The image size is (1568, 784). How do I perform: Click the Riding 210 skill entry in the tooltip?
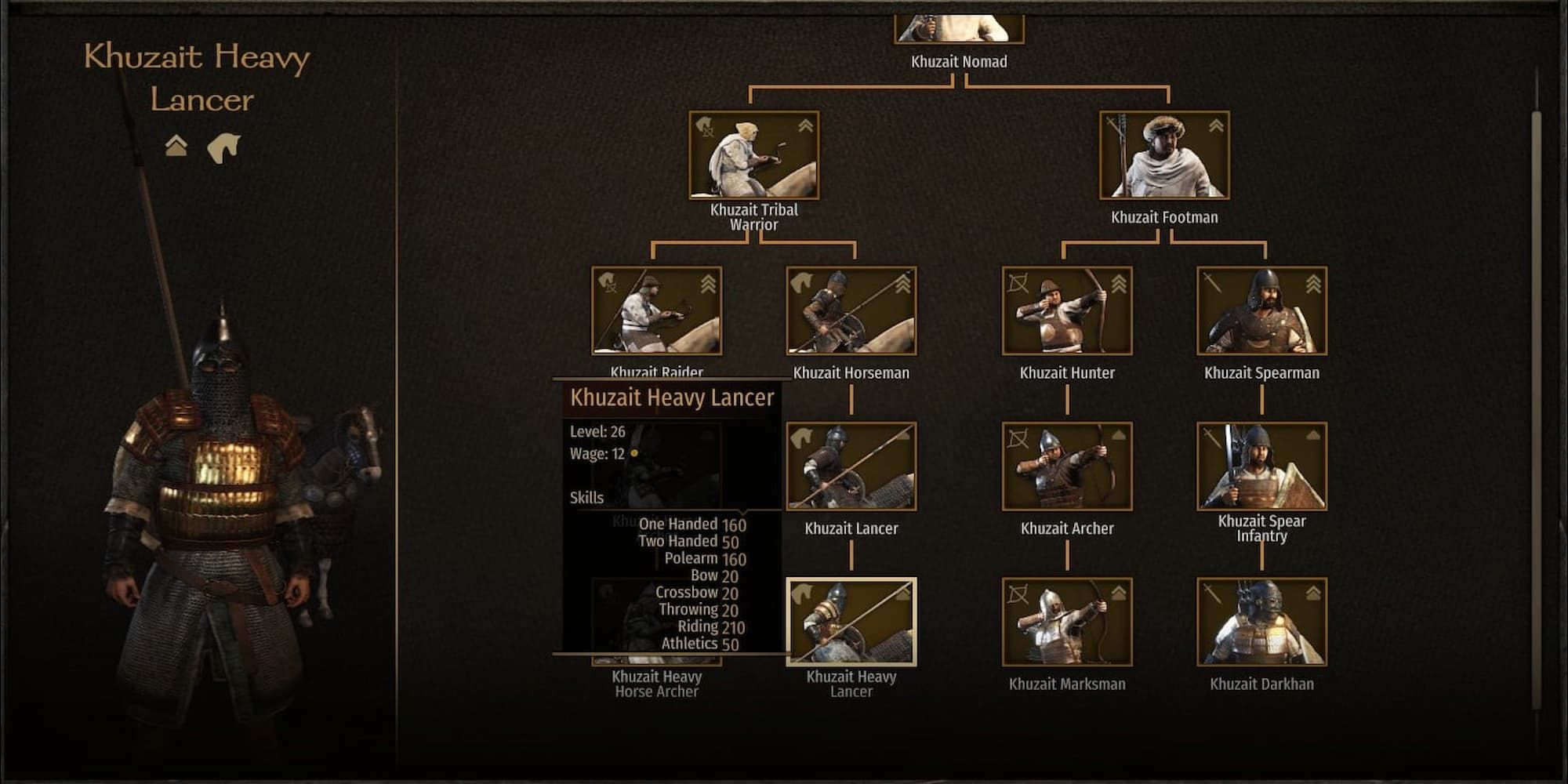tap(710, 627)
